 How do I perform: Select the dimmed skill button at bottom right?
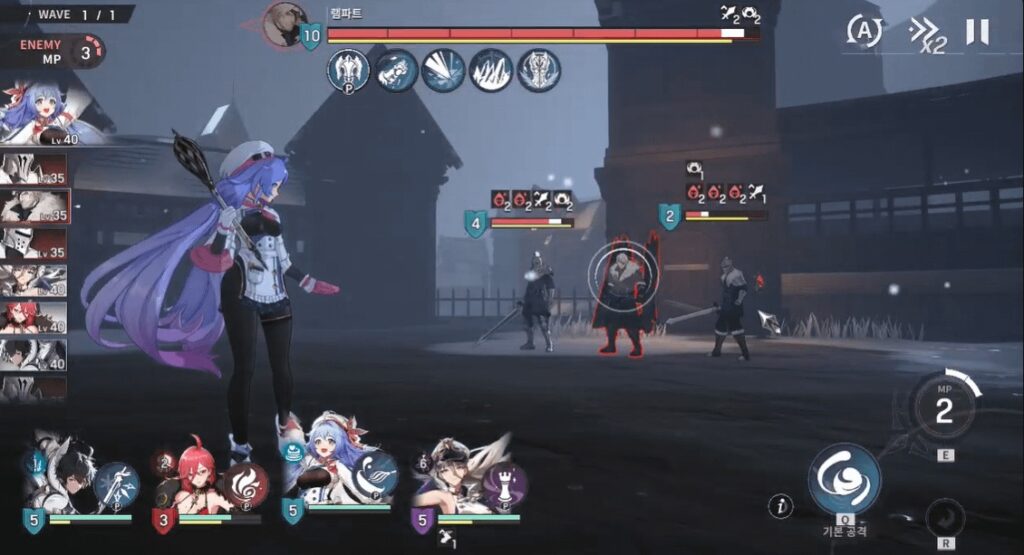click(945, 518)
